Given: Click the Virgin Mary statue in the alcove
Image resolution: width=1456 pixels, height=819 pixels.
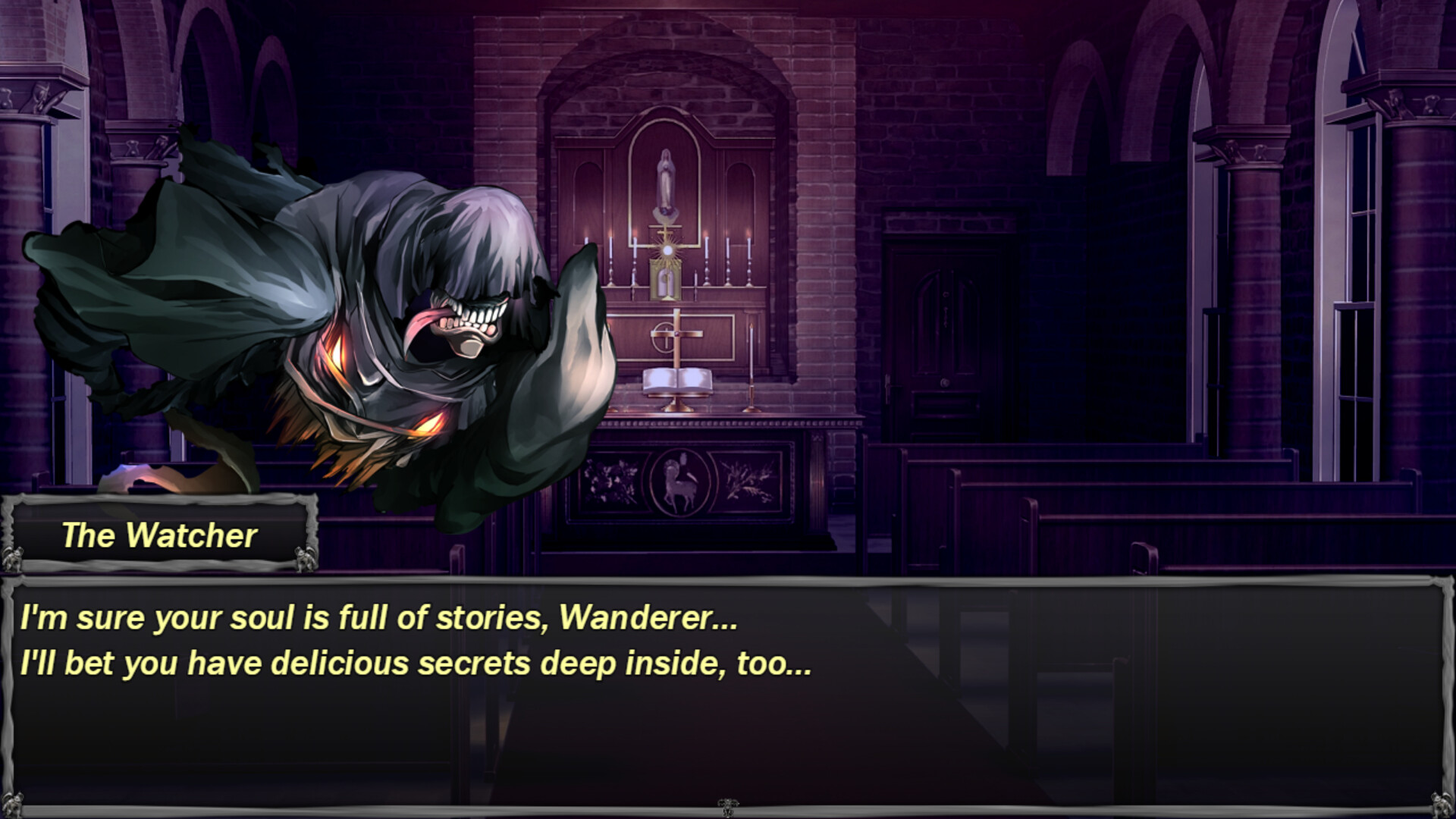Looking at the screenshot, I should [x=666, y=175].
